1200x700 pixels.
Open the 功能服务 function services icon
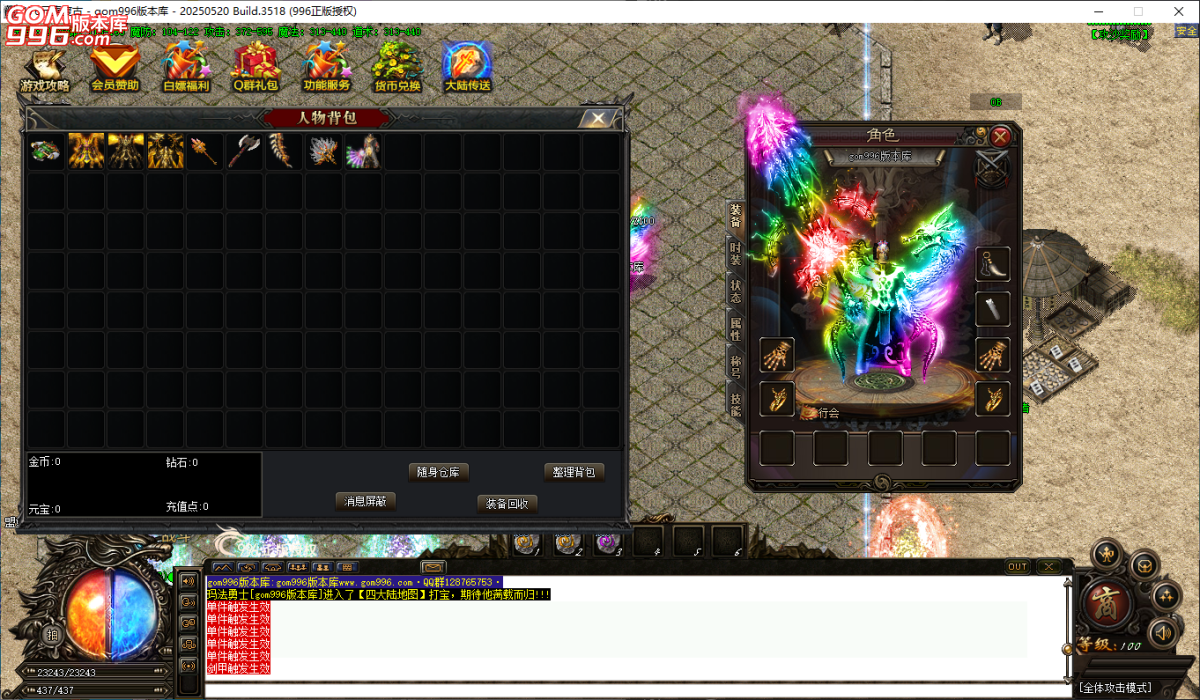(x=327, y=68)
